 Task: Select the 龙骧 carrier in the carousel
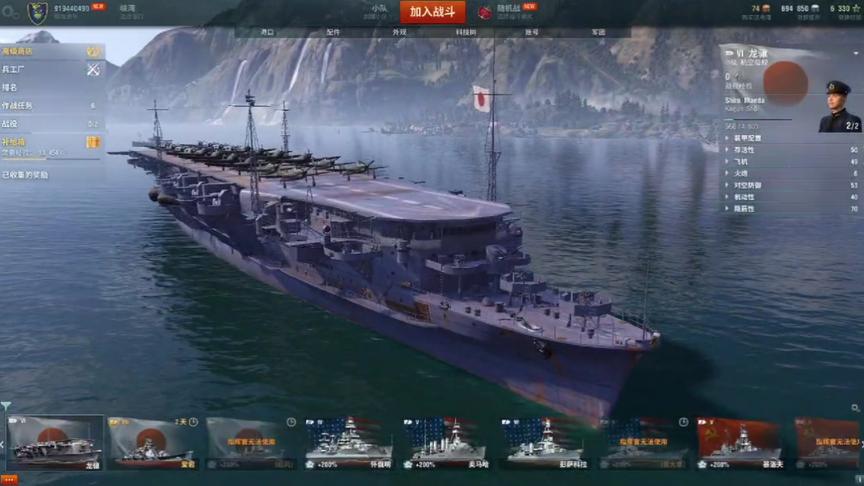(55, 442)
